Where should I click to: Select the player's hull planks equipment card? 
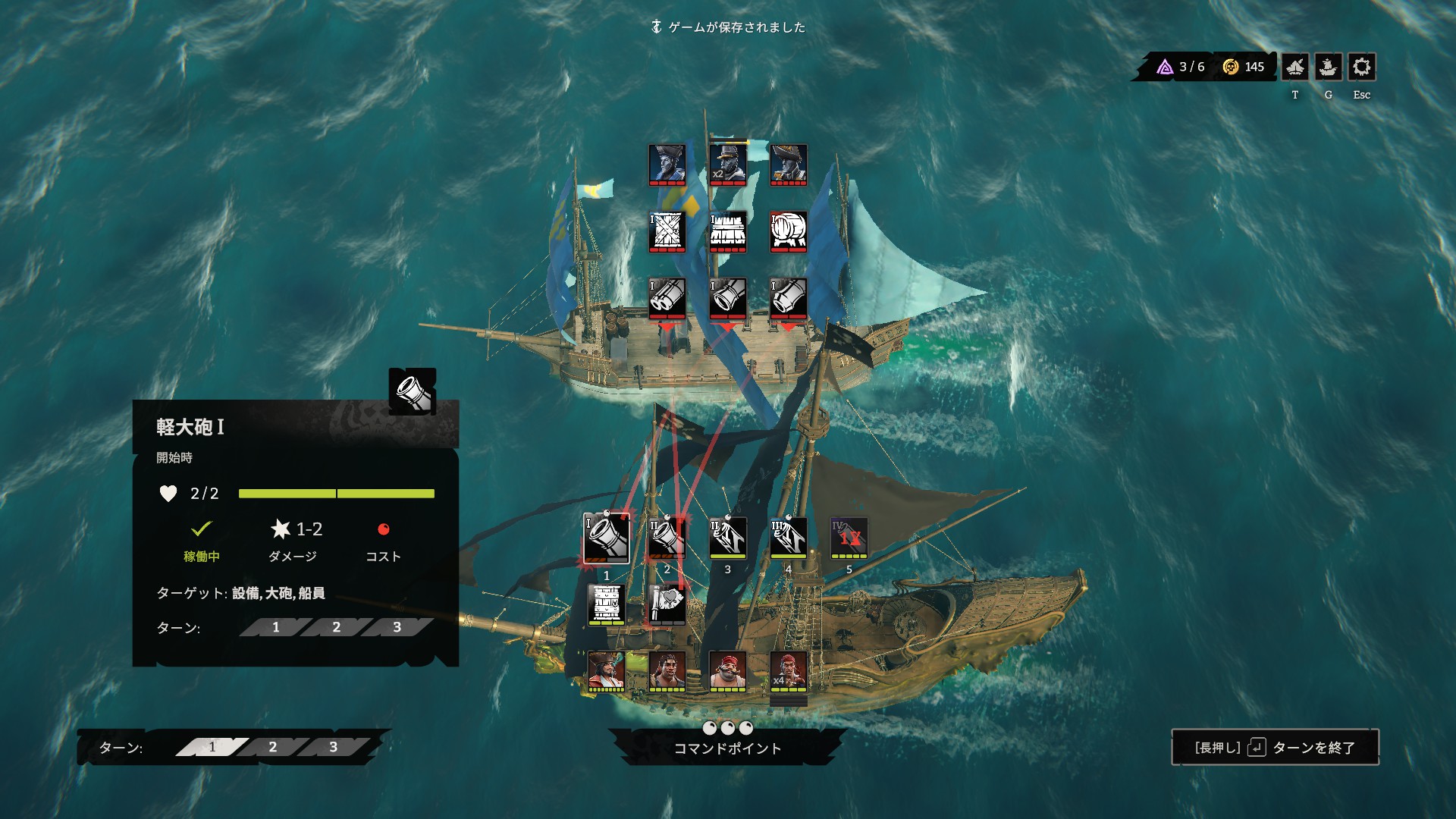pyautogui.click(x=606, y=604)
